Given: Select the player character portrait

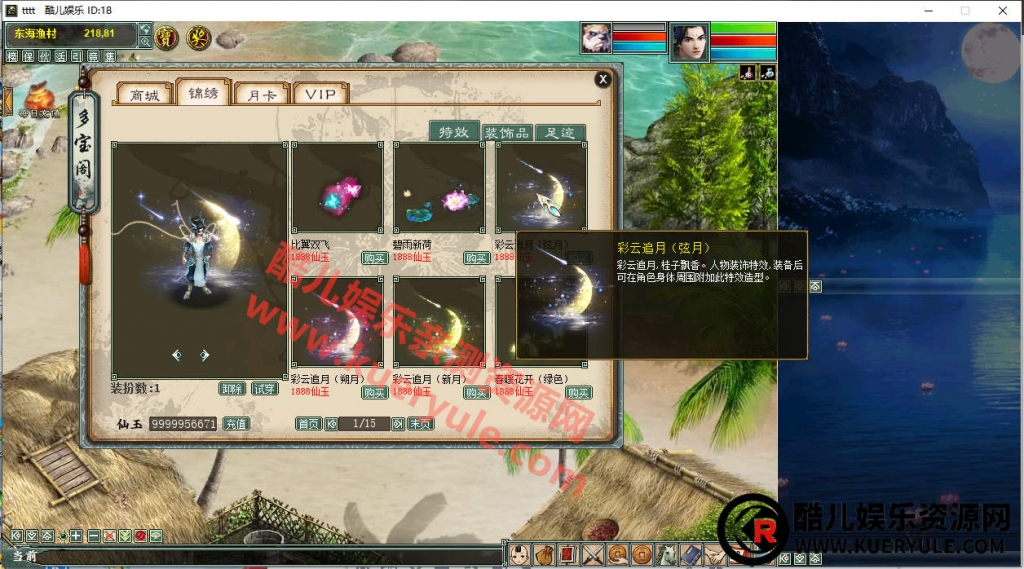Looking at the screenshot, I should [x=688, y=42].
